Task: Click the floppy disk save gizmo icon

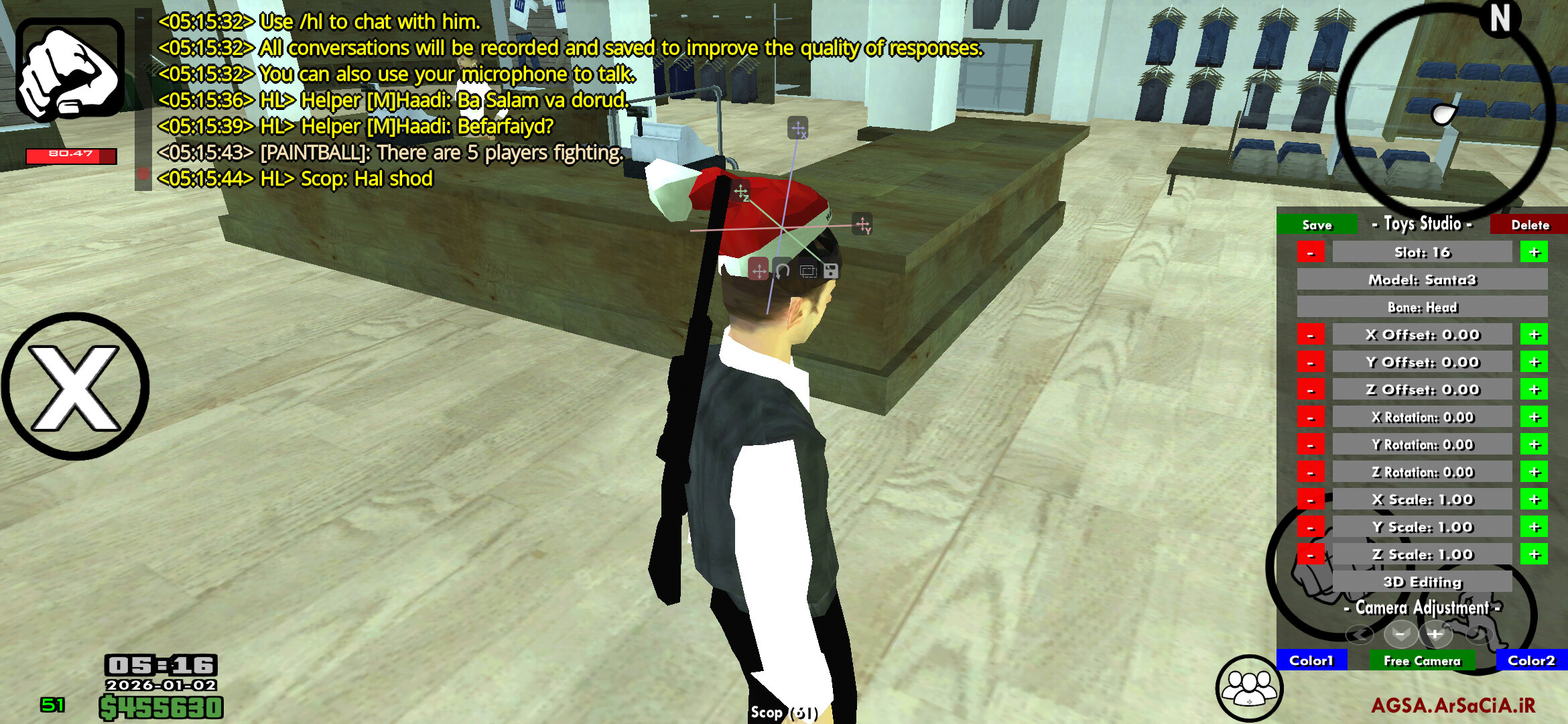Action: pos(831,271)
